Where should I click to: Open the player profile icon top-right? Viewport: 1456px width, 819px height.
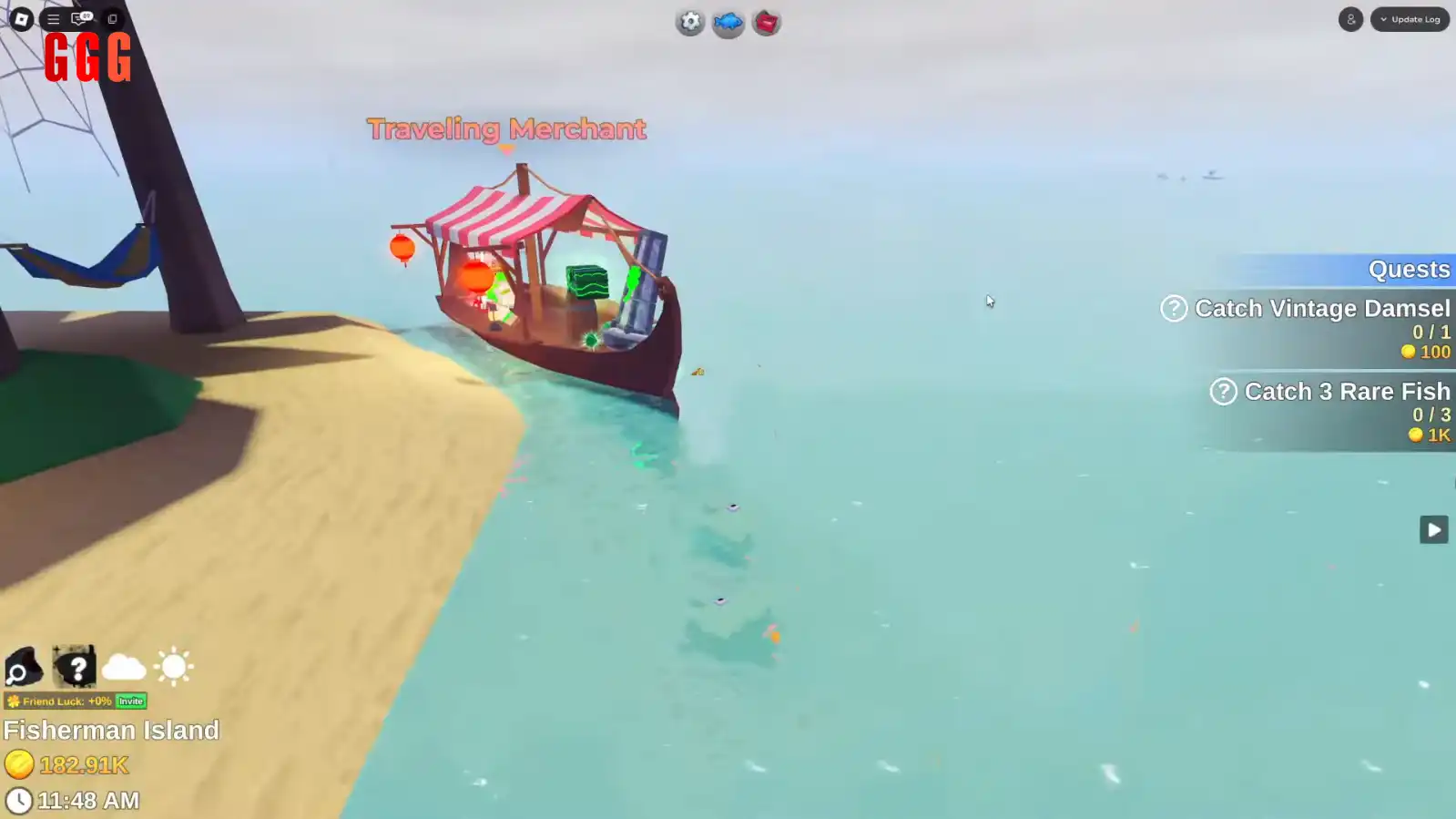click(x=1350, y=19)
